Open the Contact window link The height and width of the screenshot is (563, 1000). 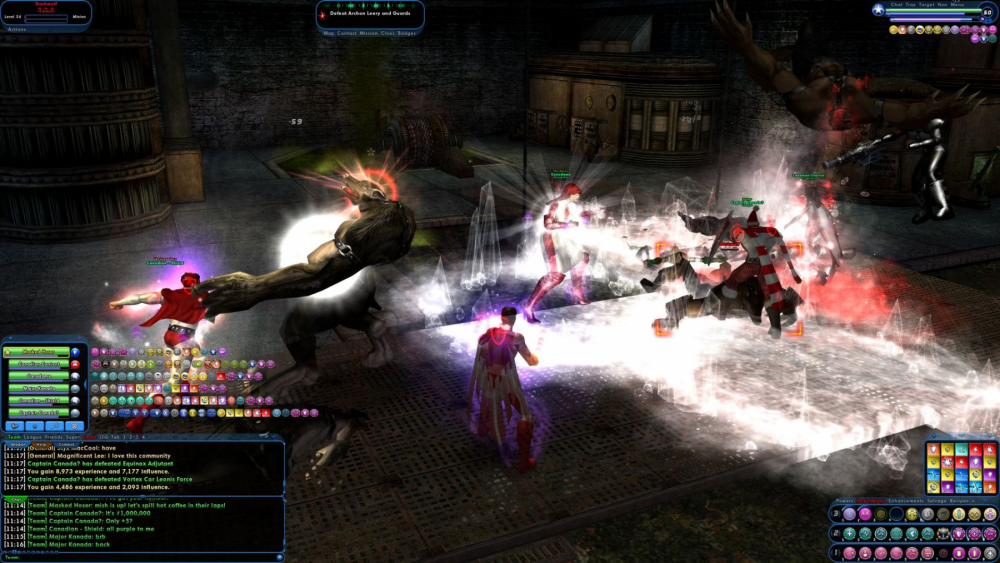coord(347,33)
